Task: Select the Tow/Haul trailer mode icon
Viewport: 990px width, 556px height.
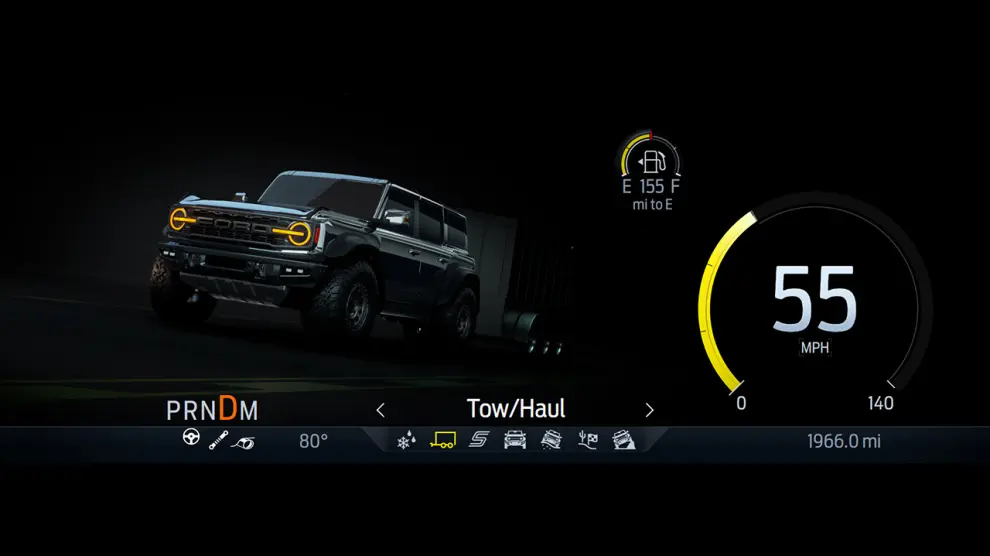Action: pyautogui.click(x=442, y=440)
